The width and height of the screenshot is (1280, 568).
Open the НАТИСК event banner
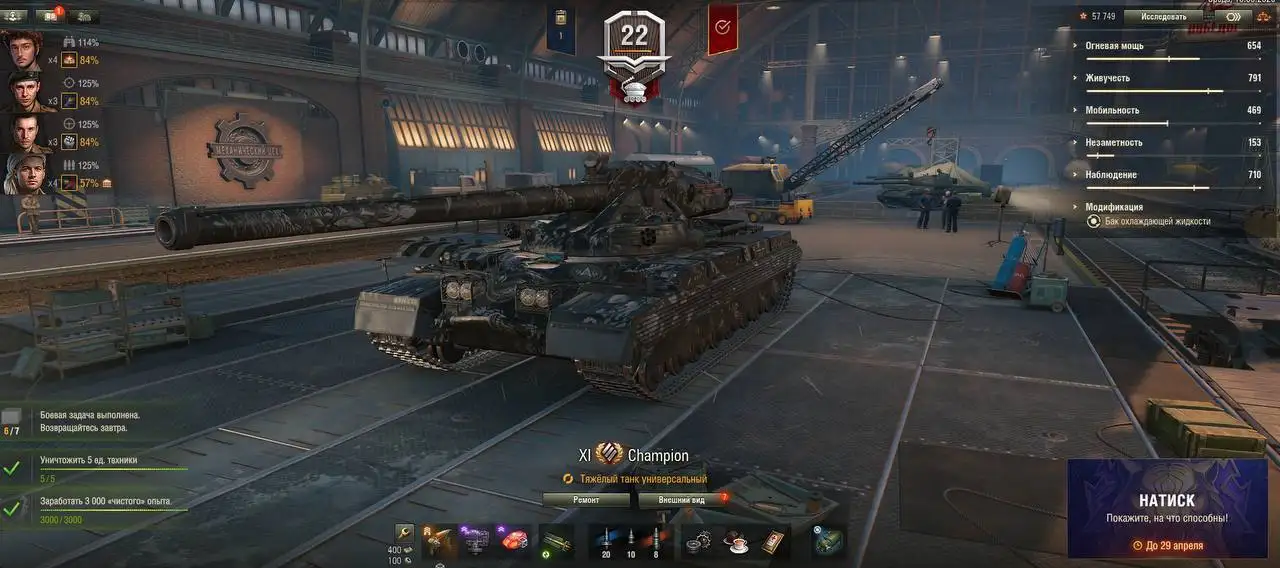click(1167, 509)
